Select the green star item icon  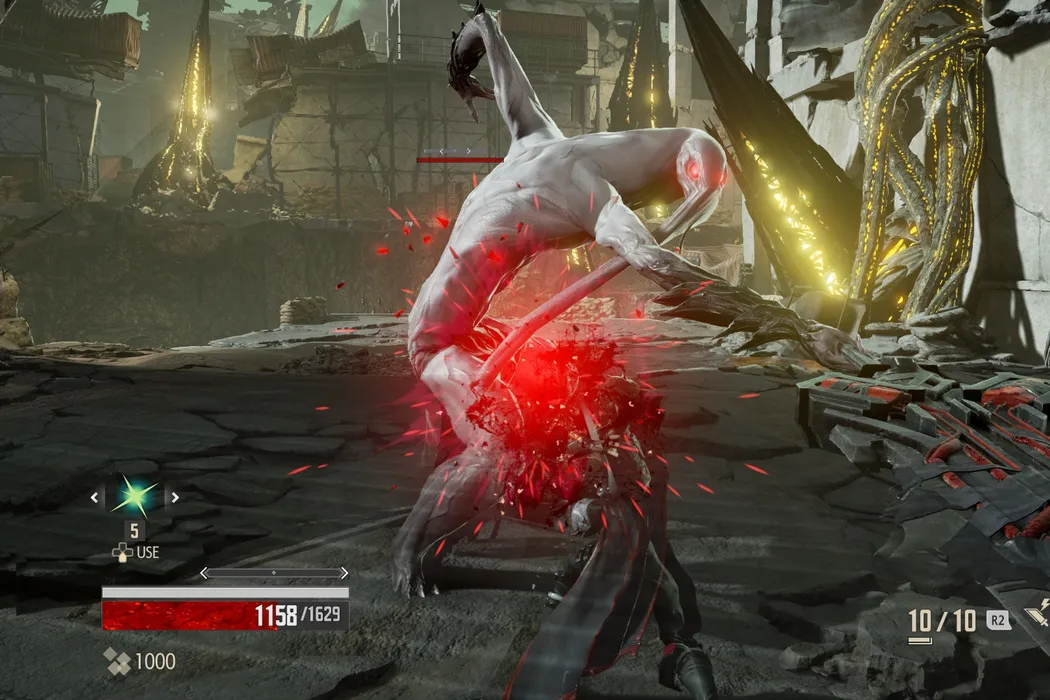134,496
